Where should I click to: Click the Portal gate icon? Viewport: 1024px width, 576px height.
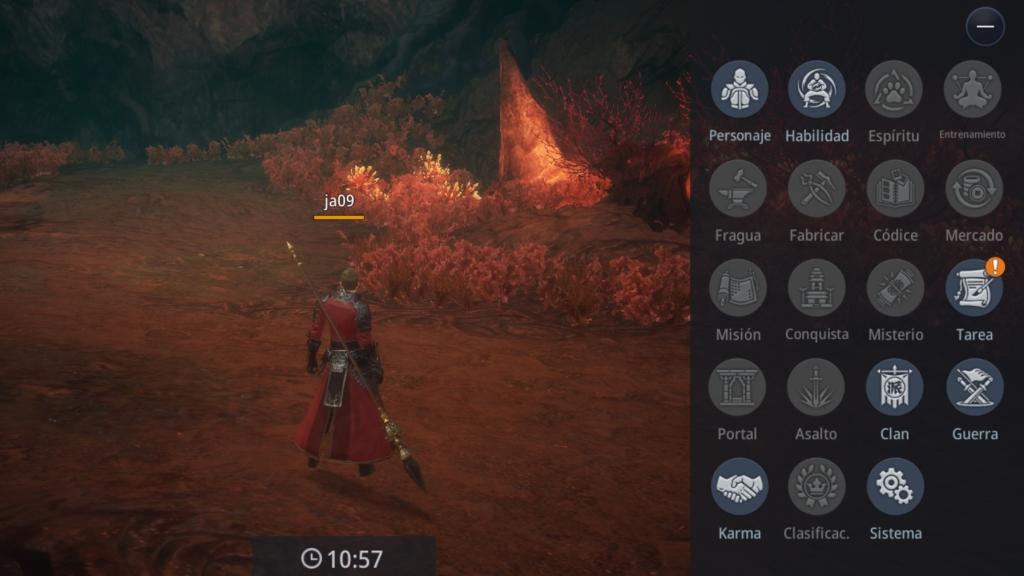tap(738, 387)
